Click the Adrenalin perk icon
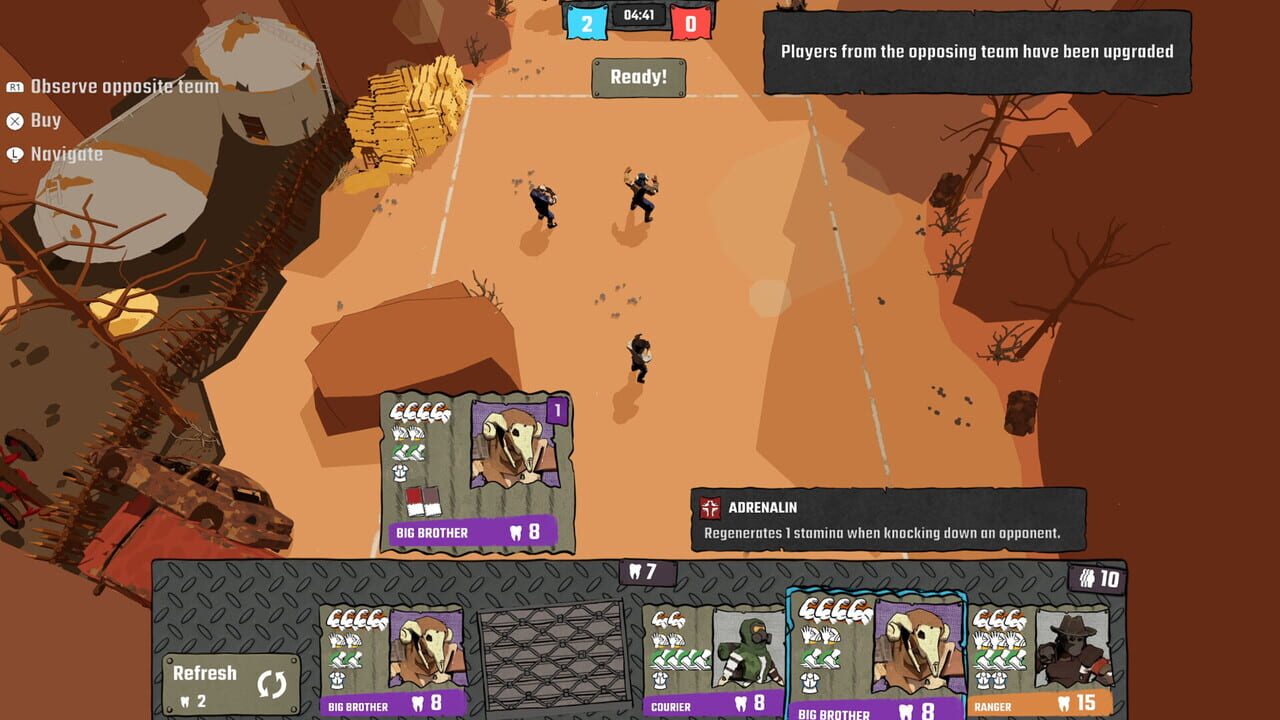 [712, 508]
